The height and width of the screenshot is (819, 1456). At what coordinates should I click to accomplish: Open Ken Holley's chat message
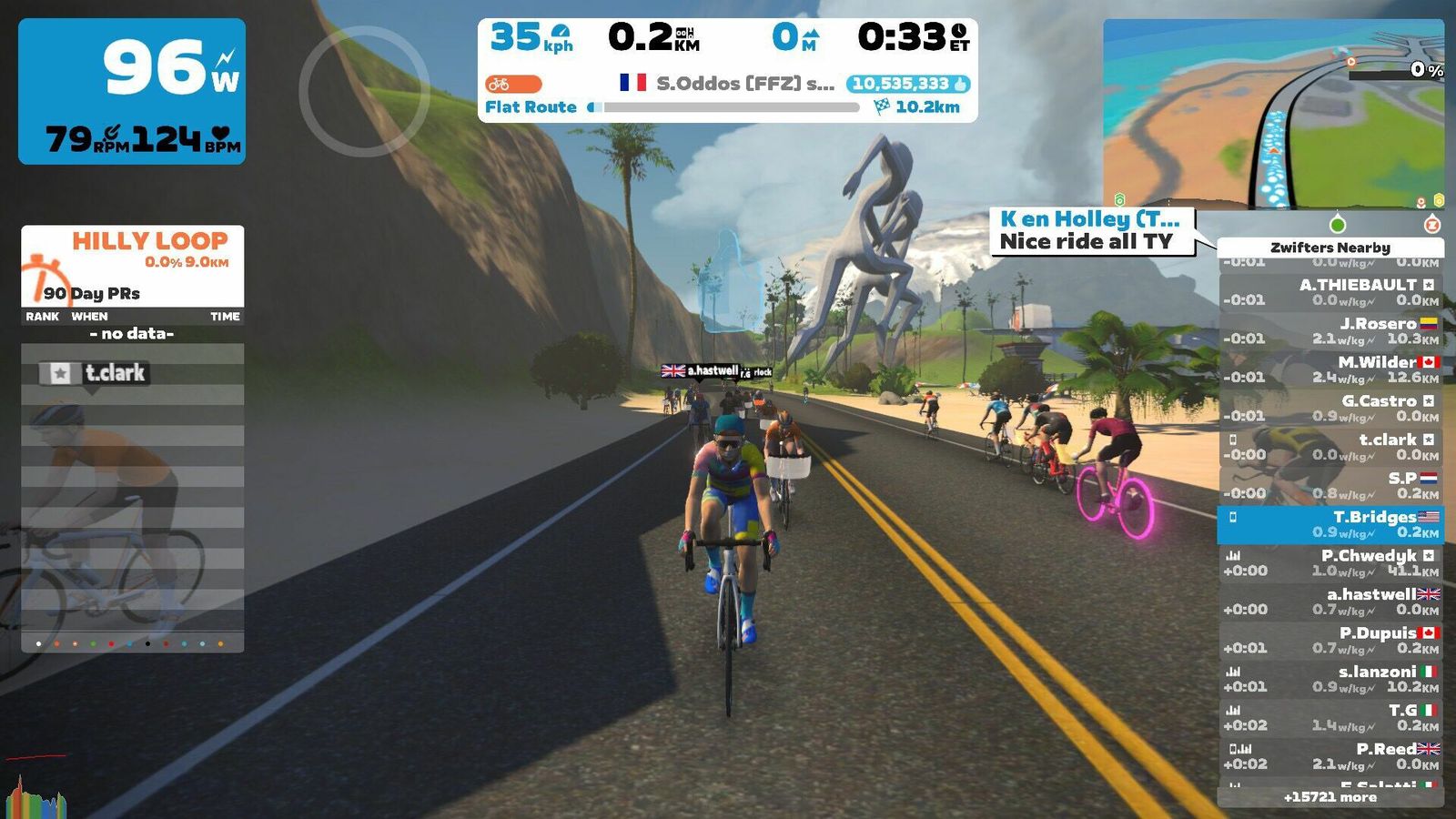coord(1091,231)
